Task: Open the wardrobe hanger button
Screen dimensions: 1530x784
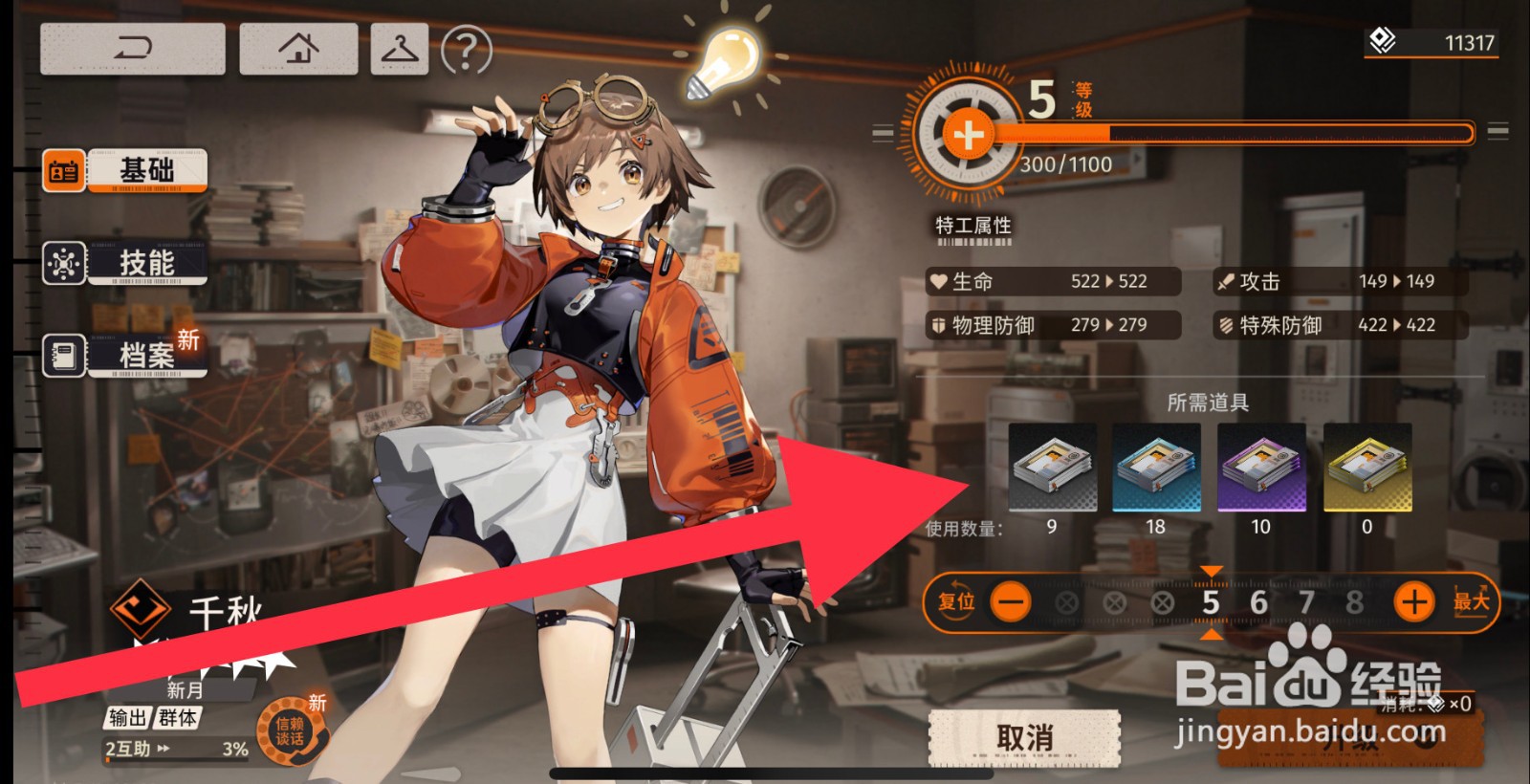Action: tap(400, 49)
